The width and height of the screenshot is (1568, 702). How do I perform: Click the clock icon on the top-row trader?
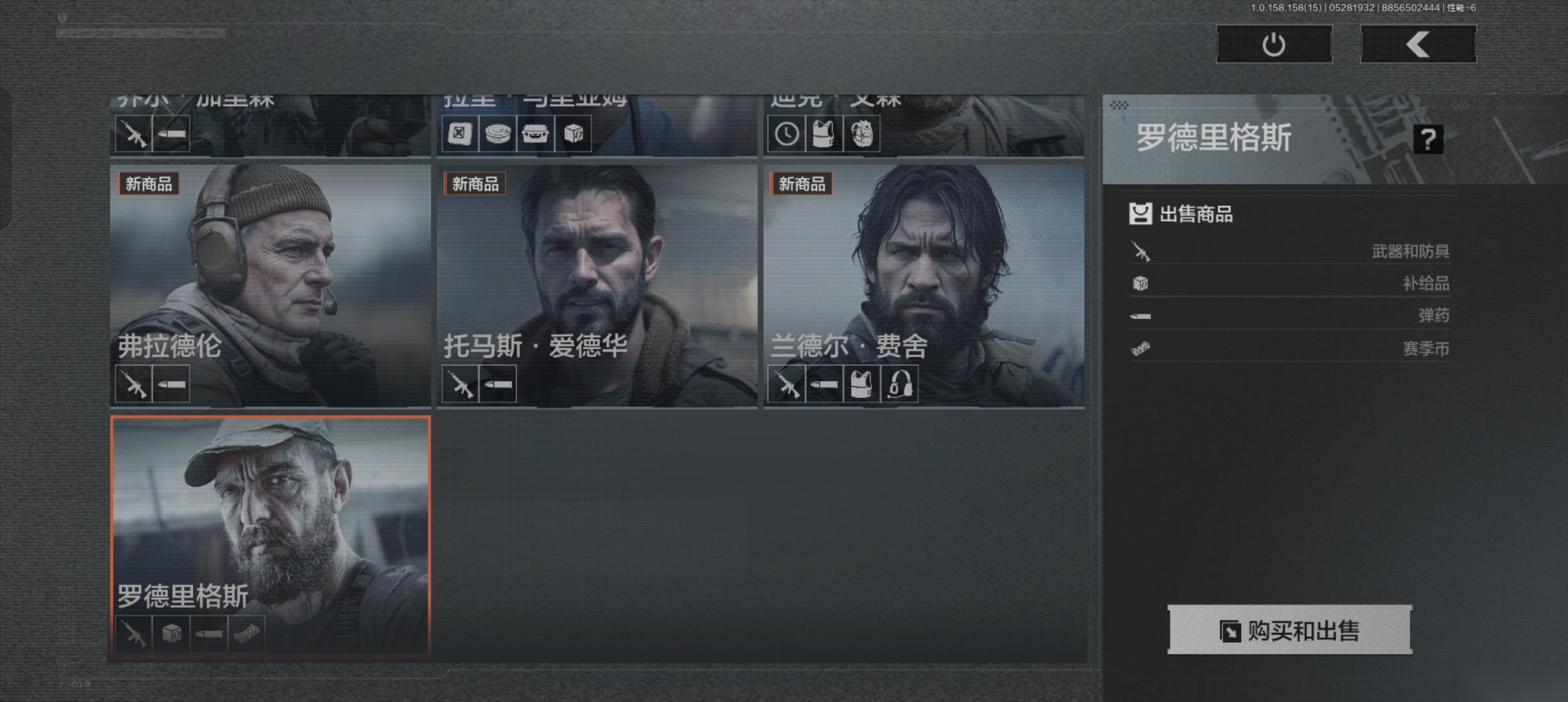tap(786, 135)
